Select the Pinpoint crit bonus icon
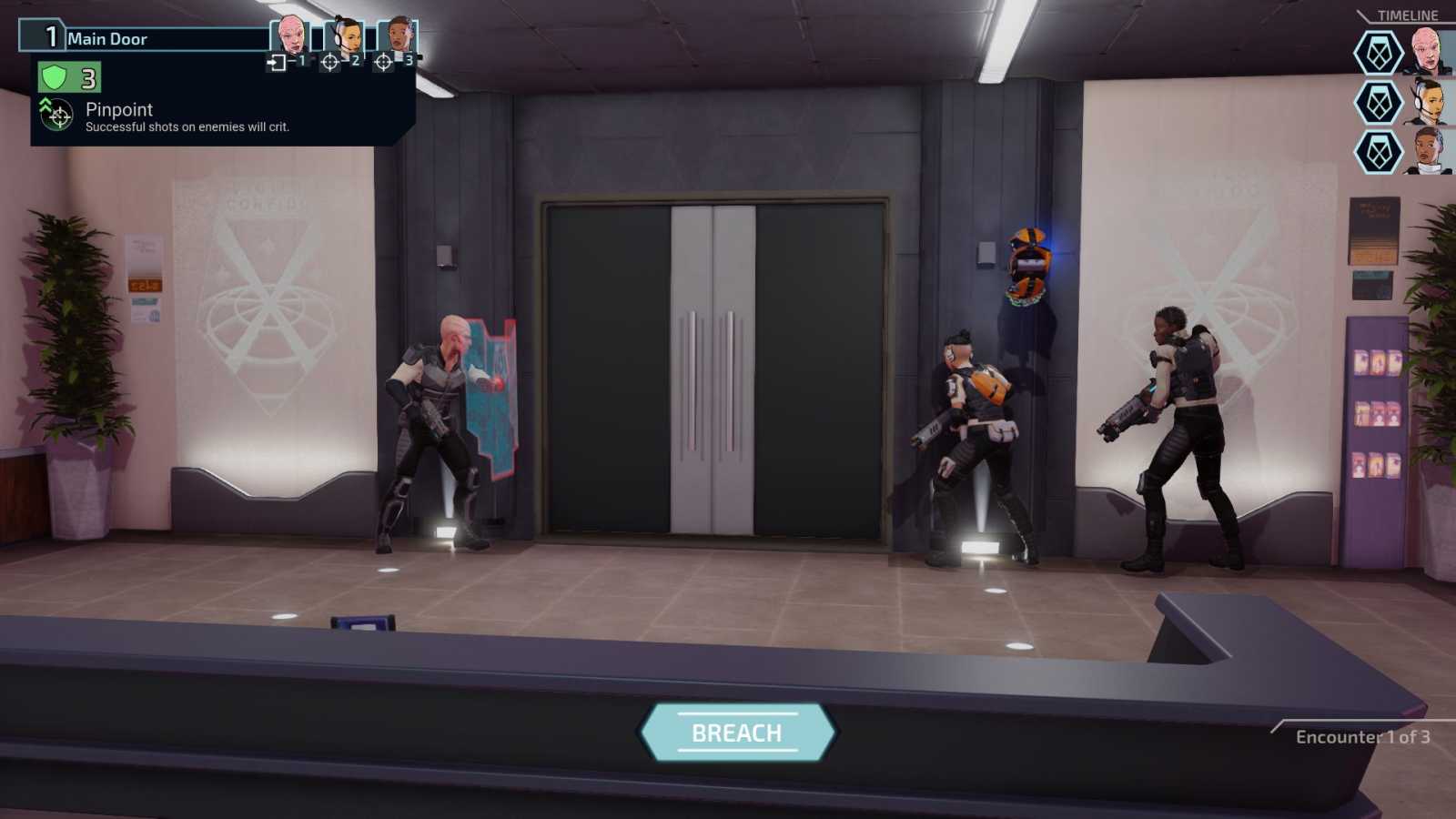 point(56,115)
